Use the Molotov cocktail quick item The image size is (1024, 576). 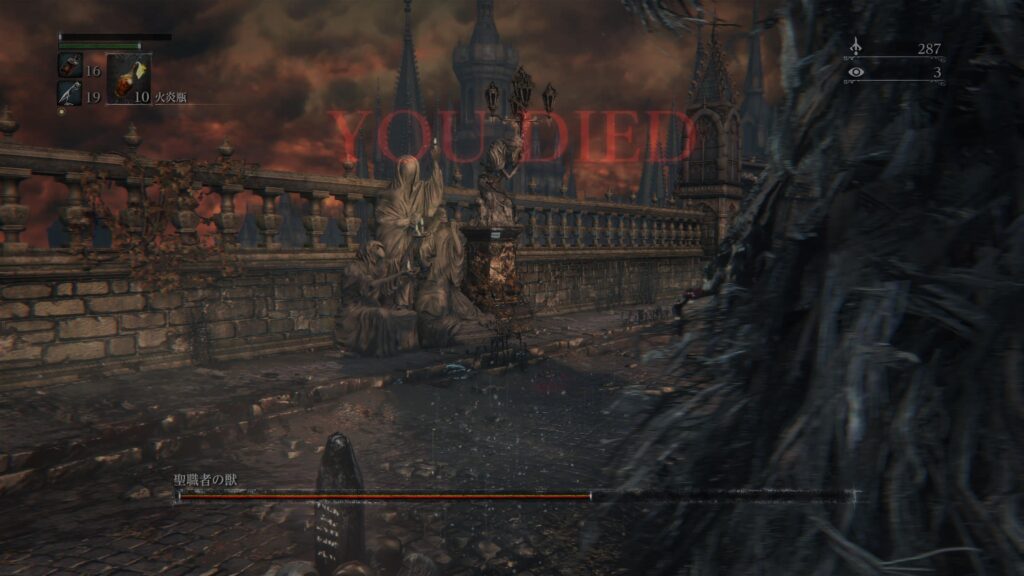[128, 78]
